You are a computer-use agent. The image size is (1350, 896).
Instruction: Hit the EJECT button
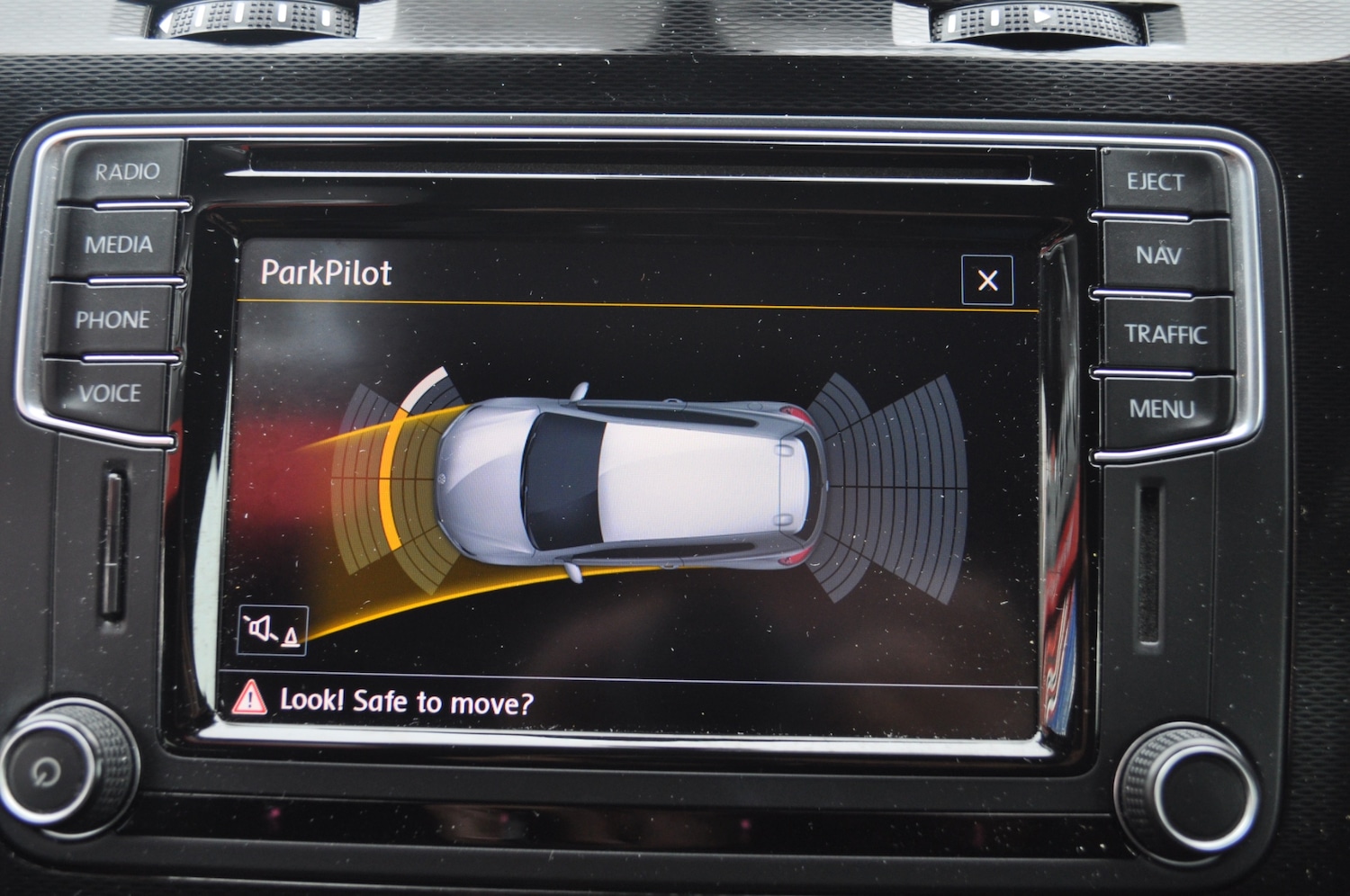1156,183
